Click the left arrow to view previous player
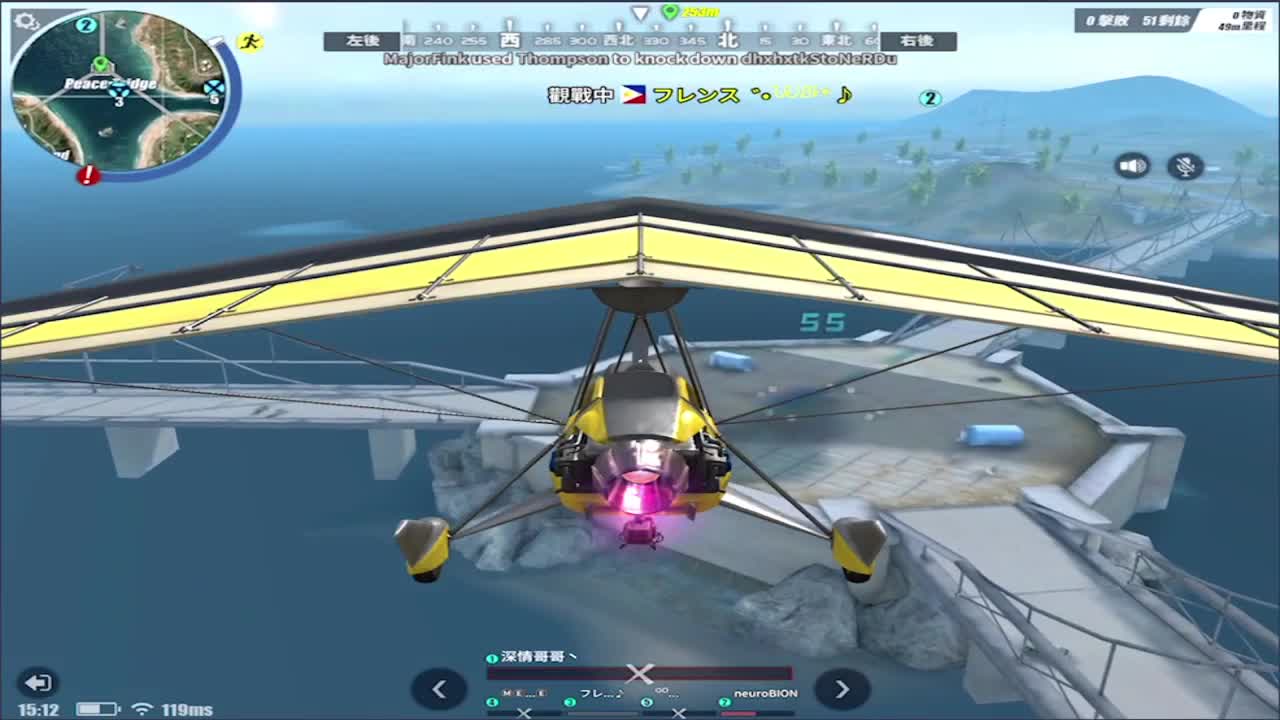Viewport: 1280px width, 720px height. (439, 690)
